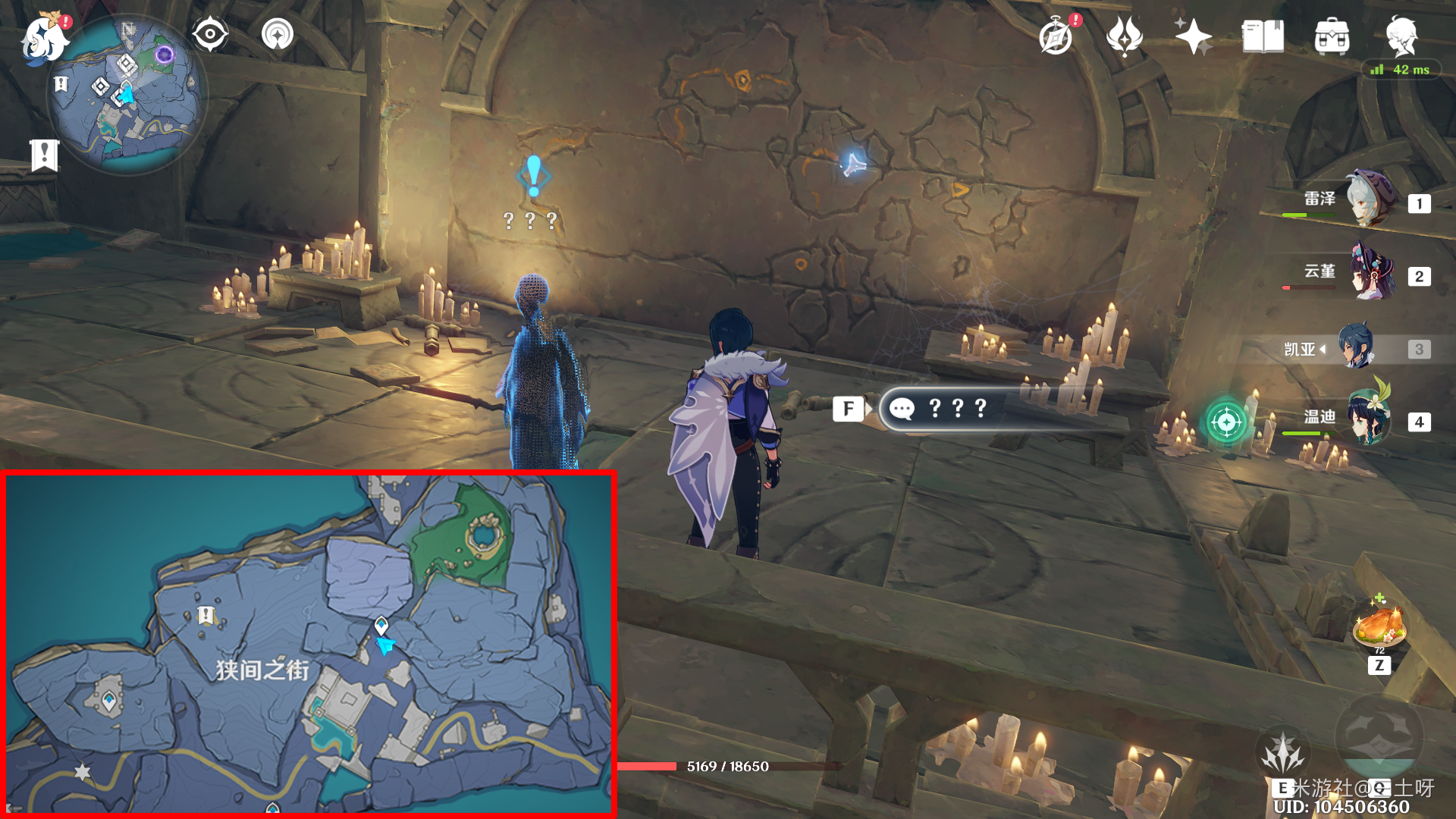Screen dimensions: 1456x819
Task: Open the quest banner icon below minimap
Action: [x=45, y=155]
